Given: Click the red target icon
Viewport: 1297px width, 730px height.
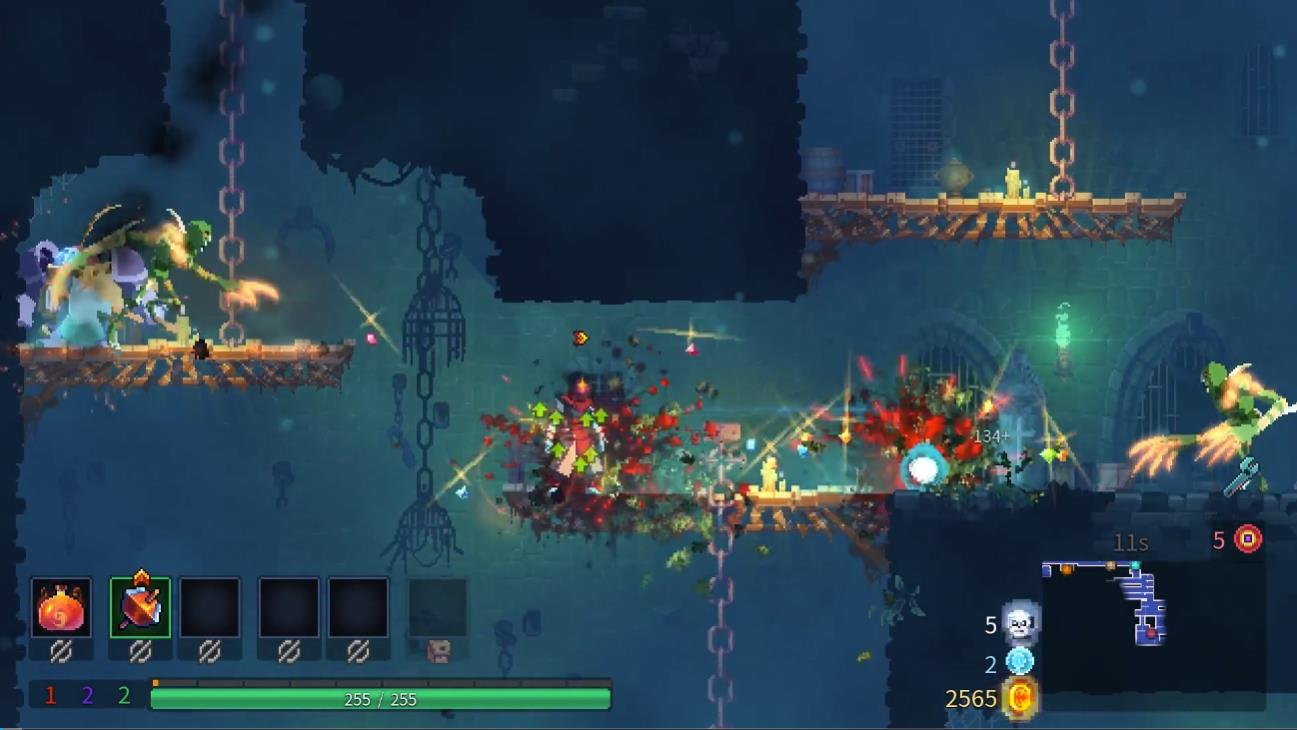Looking at the screenshot, I should point(1247,540).
